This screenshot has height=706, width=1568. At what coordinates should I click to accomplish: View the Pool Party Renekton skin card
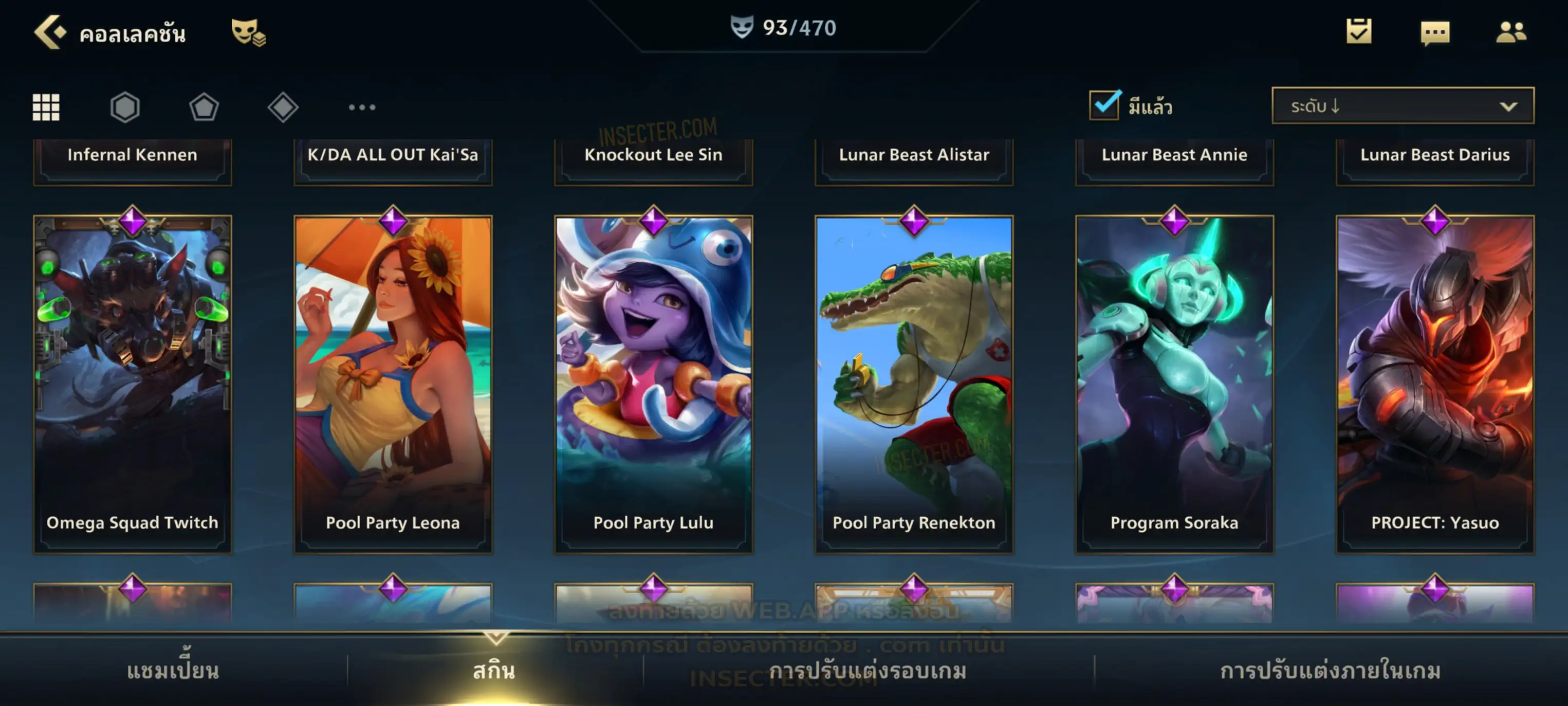coord(914,384)
